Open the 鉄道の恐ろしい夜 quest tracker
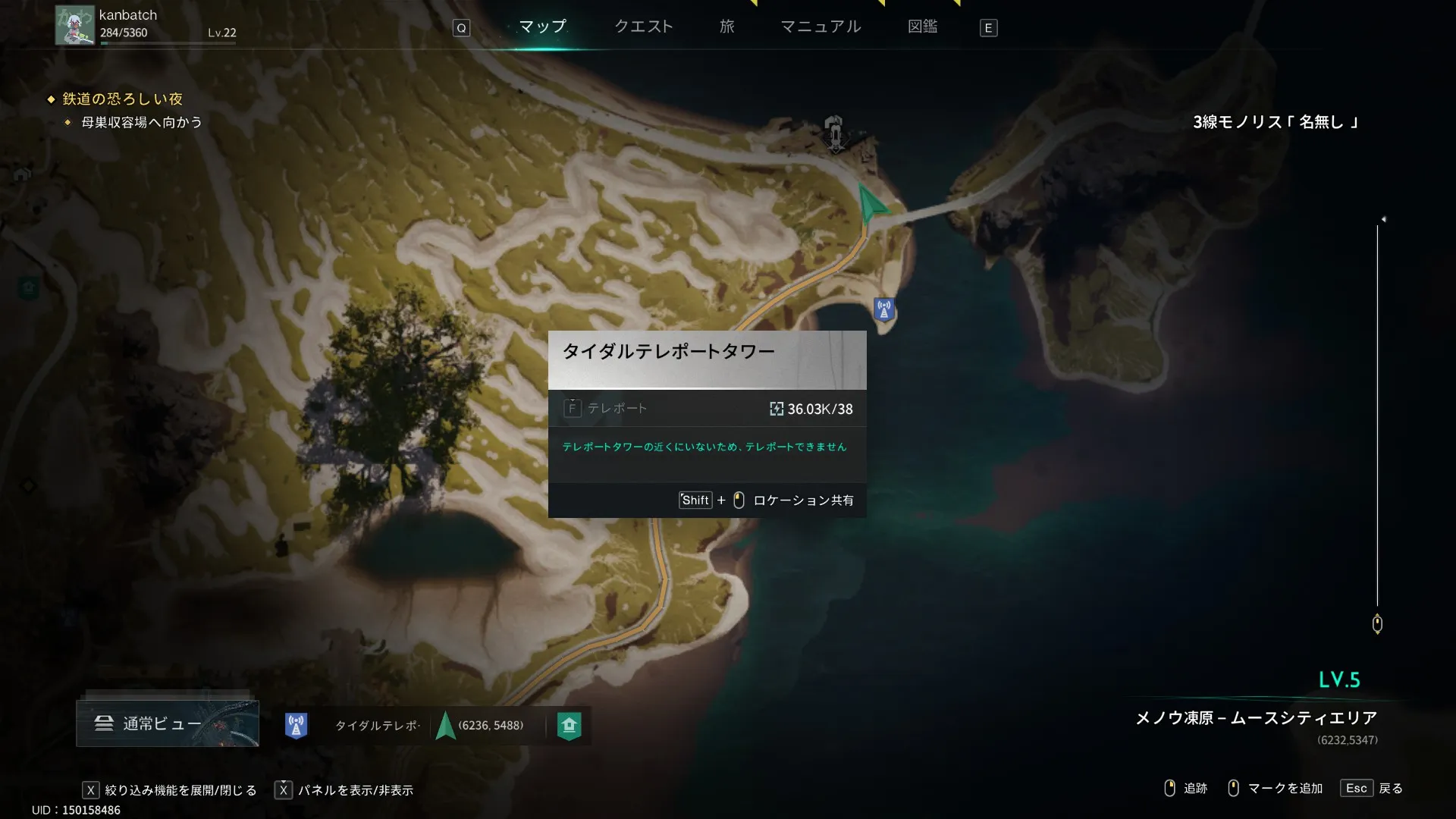 [x=122, y=99]
